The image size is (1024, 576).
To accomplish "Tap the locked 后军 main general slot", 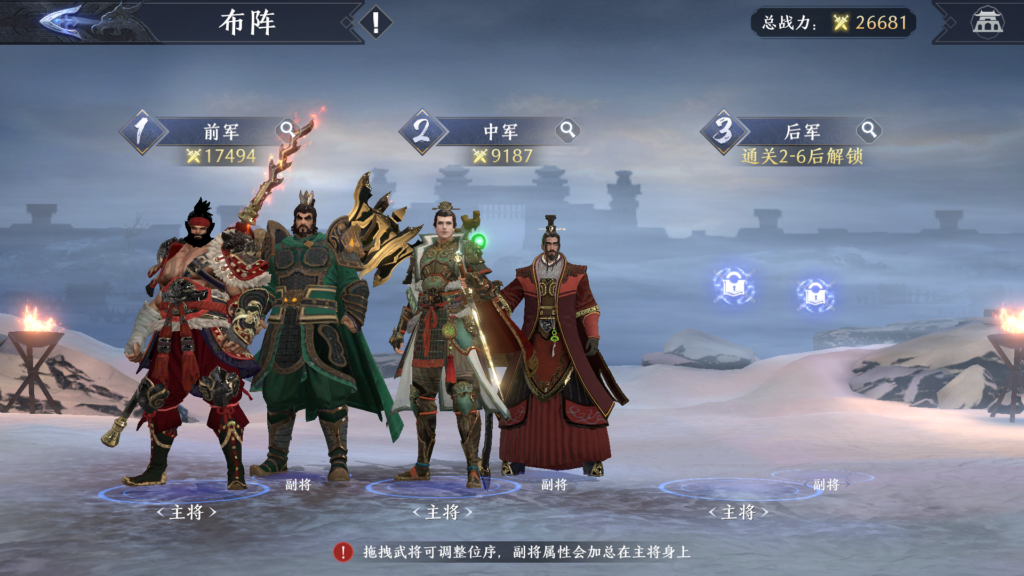I will tap(734, 286).
